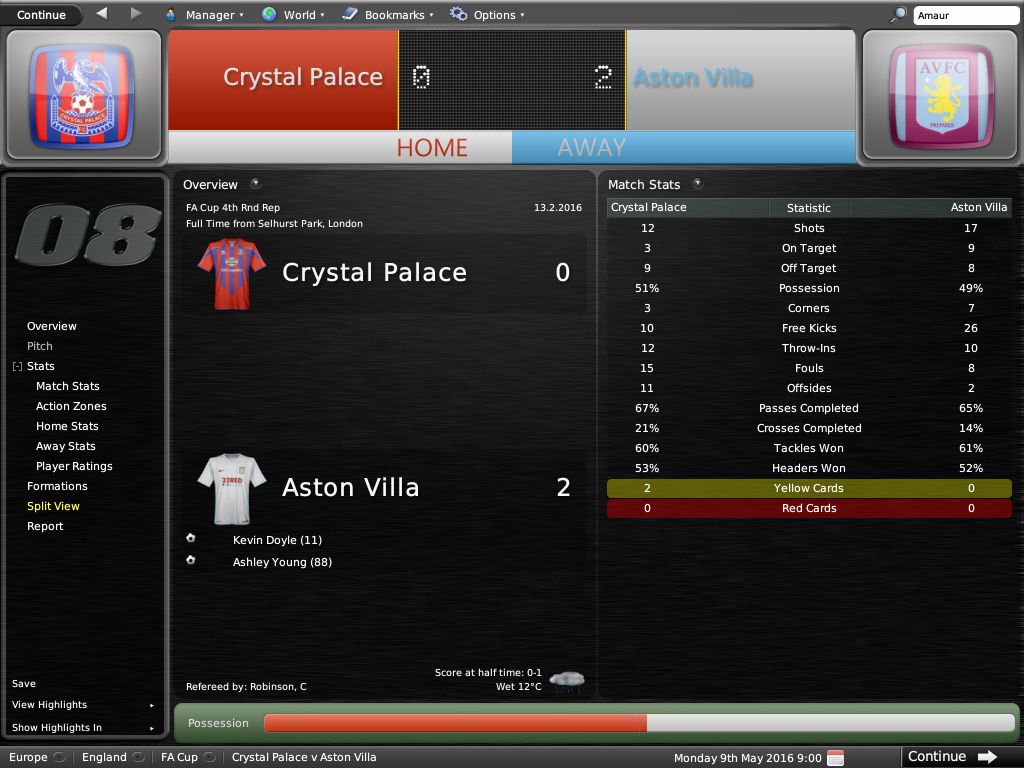Image resolution: width=1024 pixels, height=768 pixels.
Task: Switch to the AWAY tab
Action: click(x=591, y=147)
